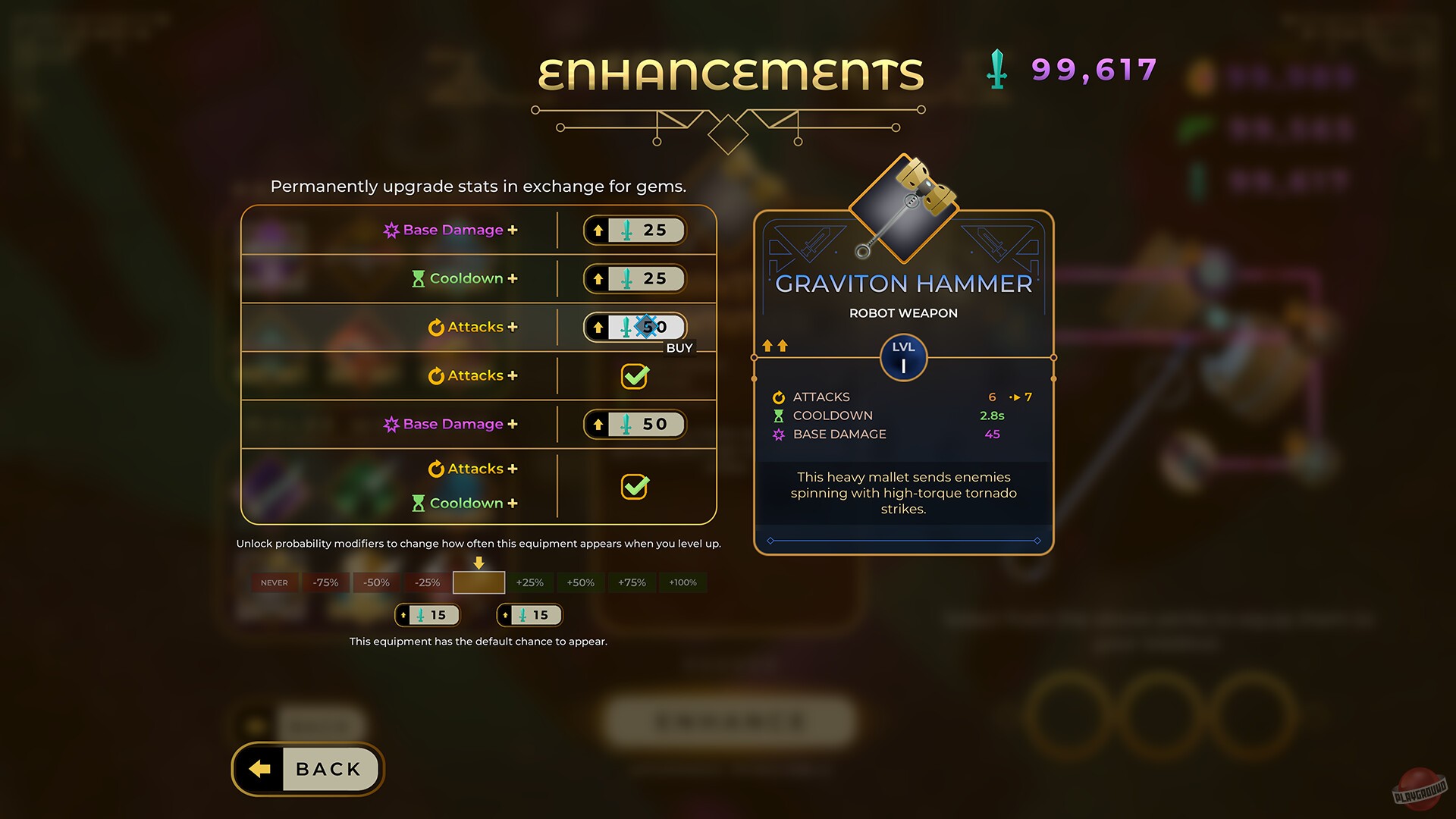Click the LVL I level badge
The height and width of the screenshot is (819, 1456).
tap(903, 358)
